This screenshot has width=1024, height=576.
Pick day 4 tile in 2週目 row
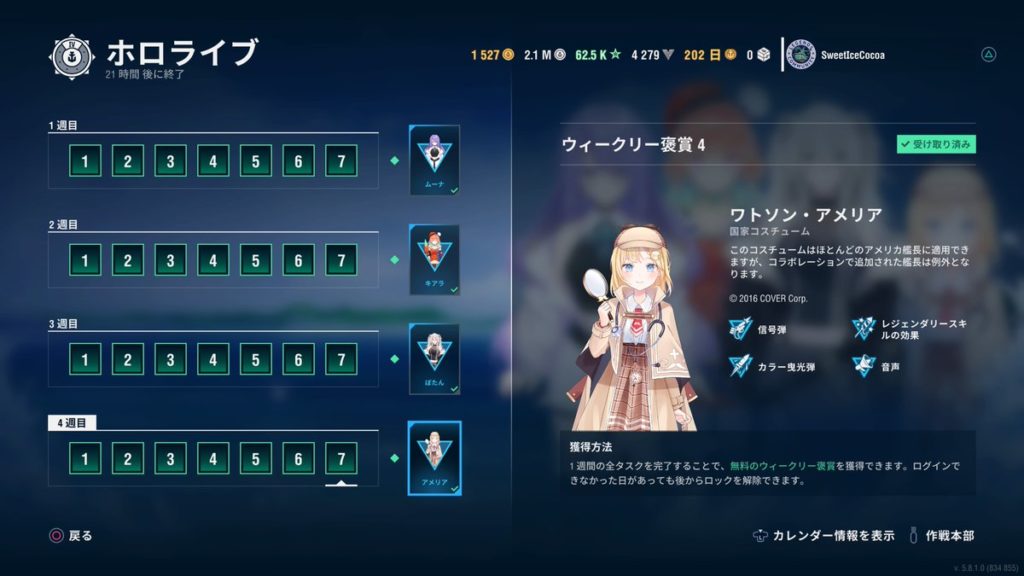tap(213, 260)
